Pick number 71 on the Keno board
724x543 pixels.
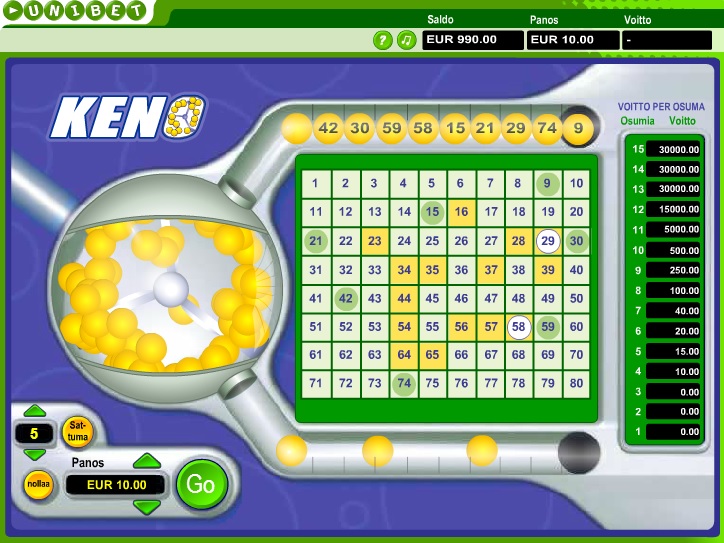(315, 383)
